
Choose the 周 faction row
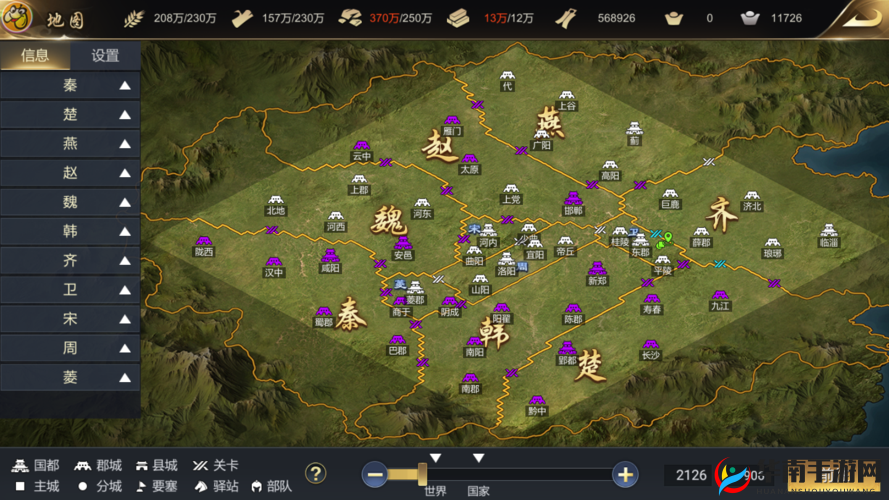[70, 348]
